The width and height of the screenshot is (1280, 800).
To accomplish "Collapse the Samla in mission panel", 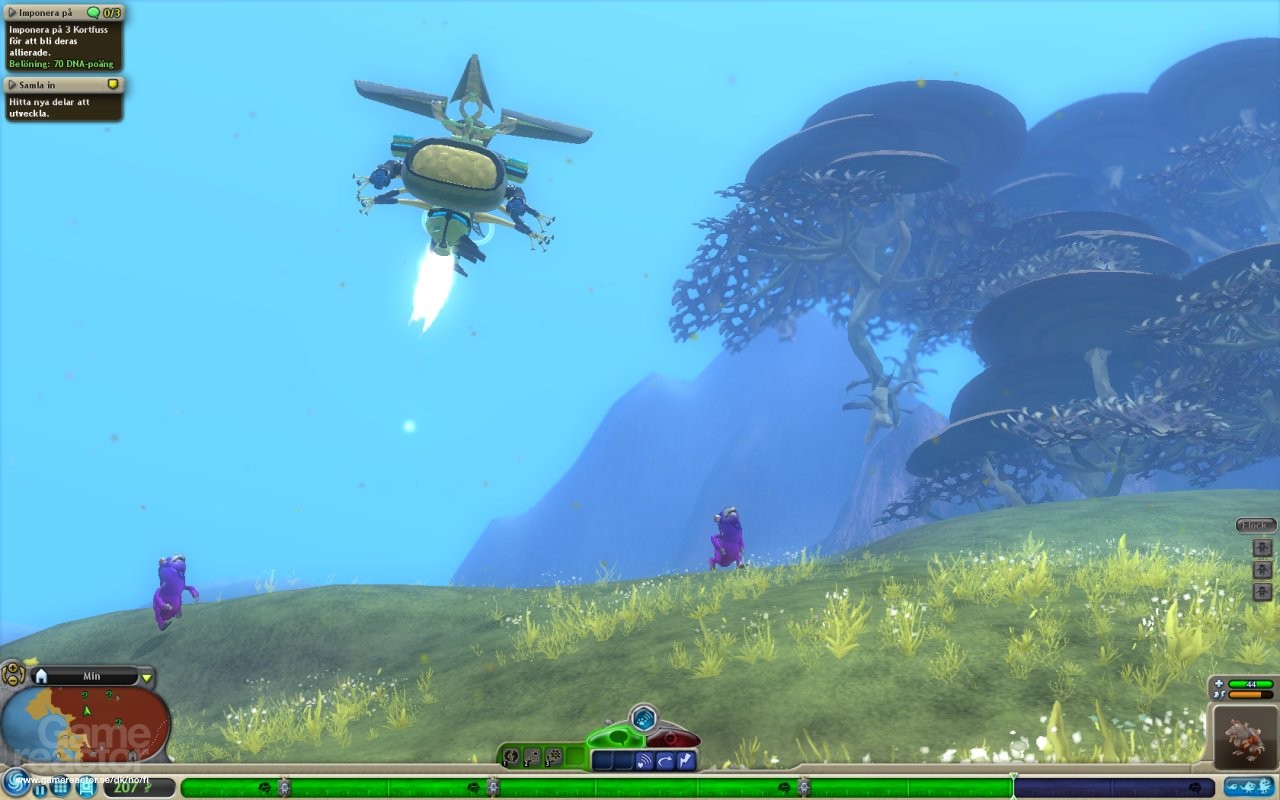I will [10, 84].
